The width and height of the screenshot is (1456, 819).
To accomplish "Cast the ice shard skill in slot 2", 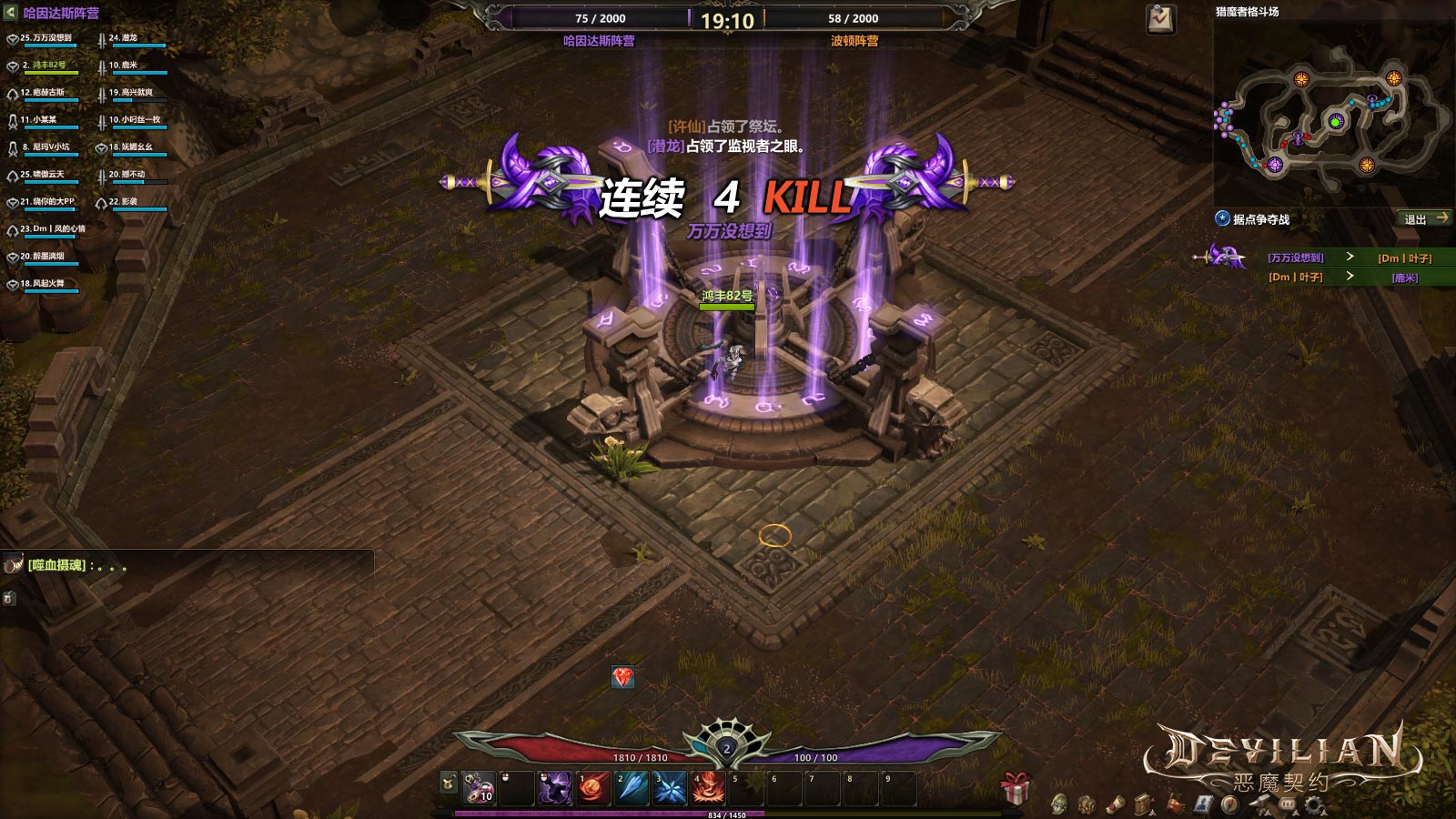I will pos(632,788).
